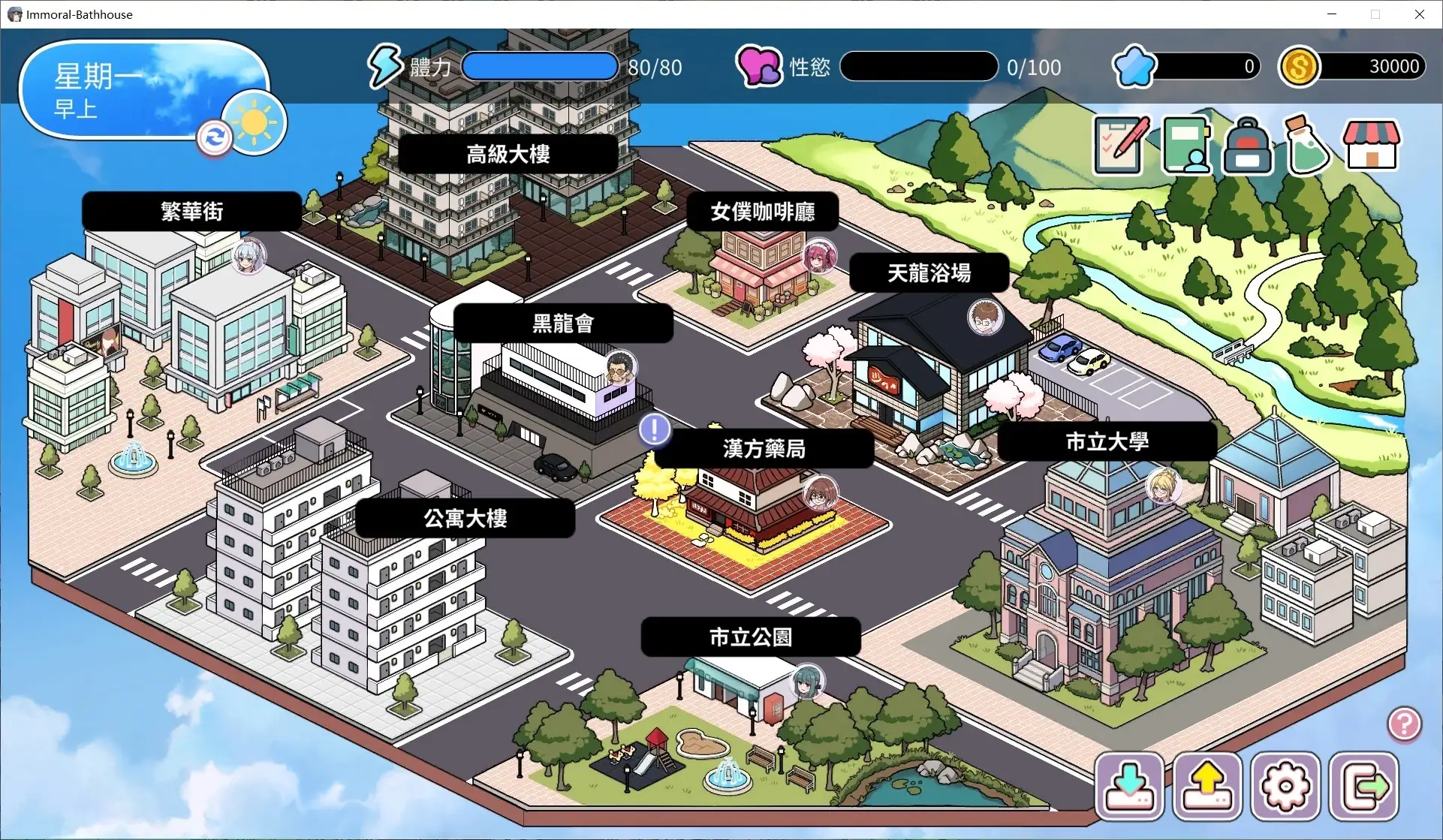The width and height of the screenshot is (1443, 840).
Task: Select the character avatar at the bathhouse
Action: point(986,317)
